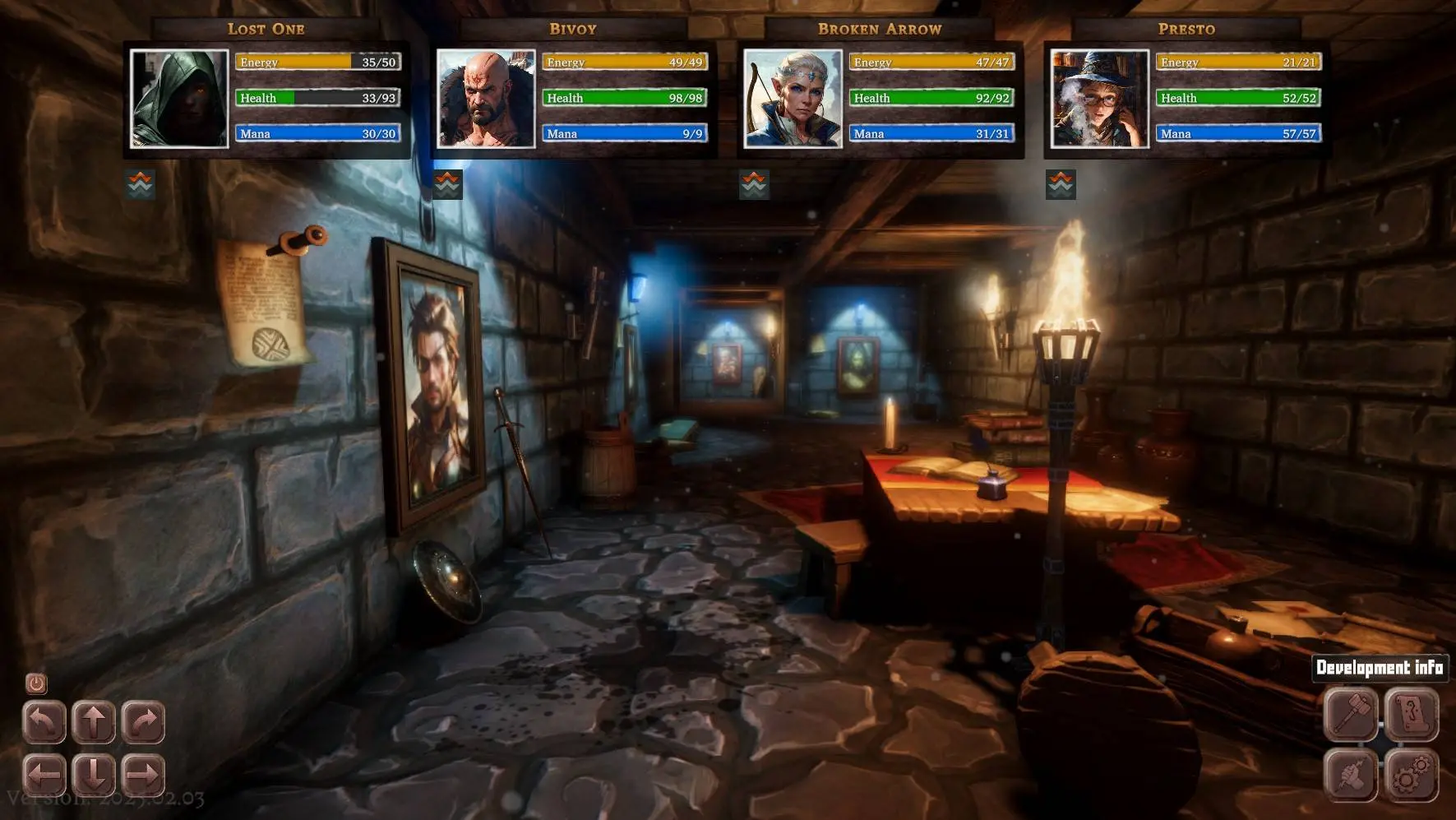
Task: Click Presto's character portrait
Action: coord(1099,100)
